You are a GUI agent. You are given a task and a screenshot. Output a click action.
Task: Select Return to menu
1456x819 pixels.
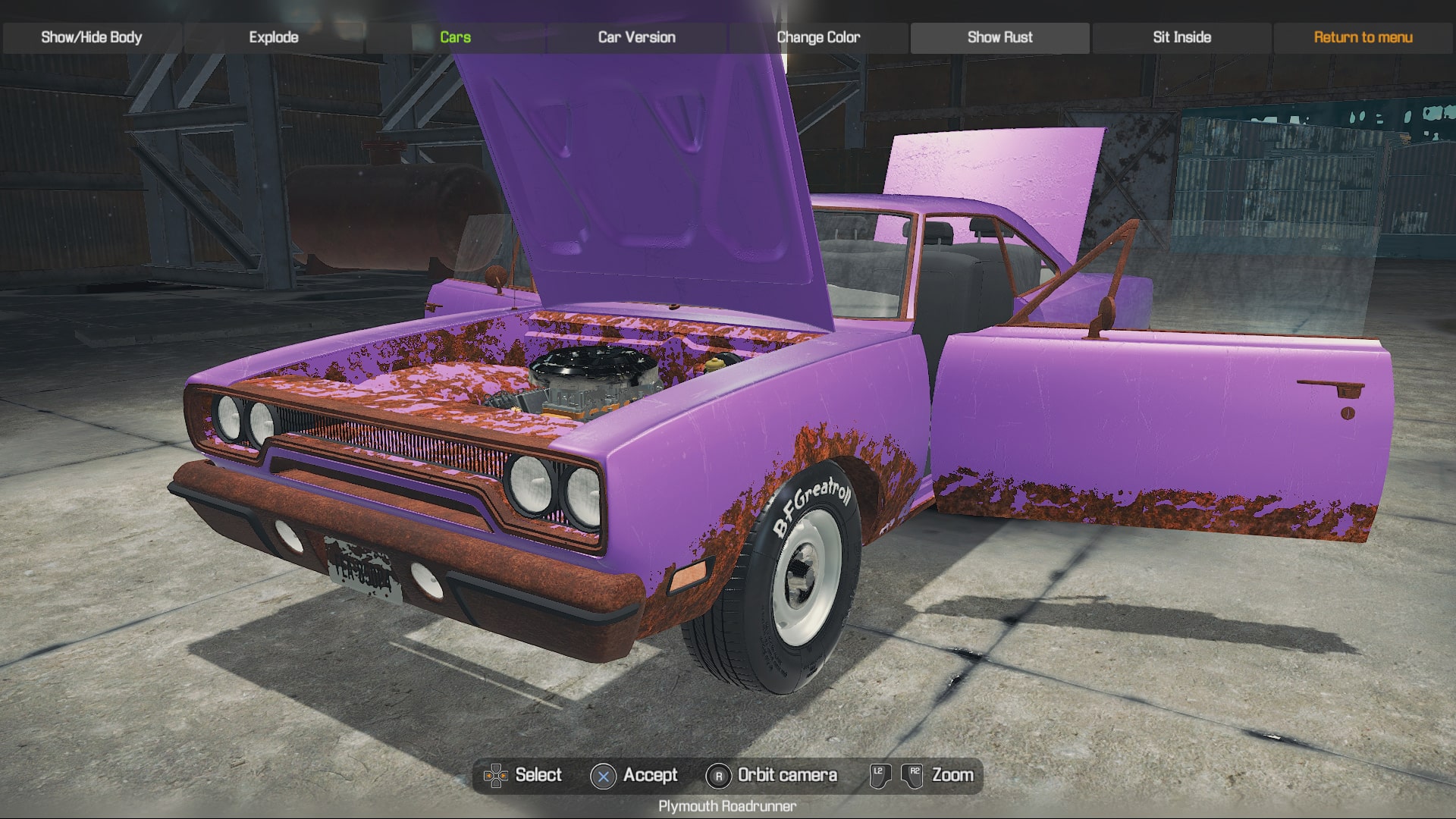coord(1361,36)
